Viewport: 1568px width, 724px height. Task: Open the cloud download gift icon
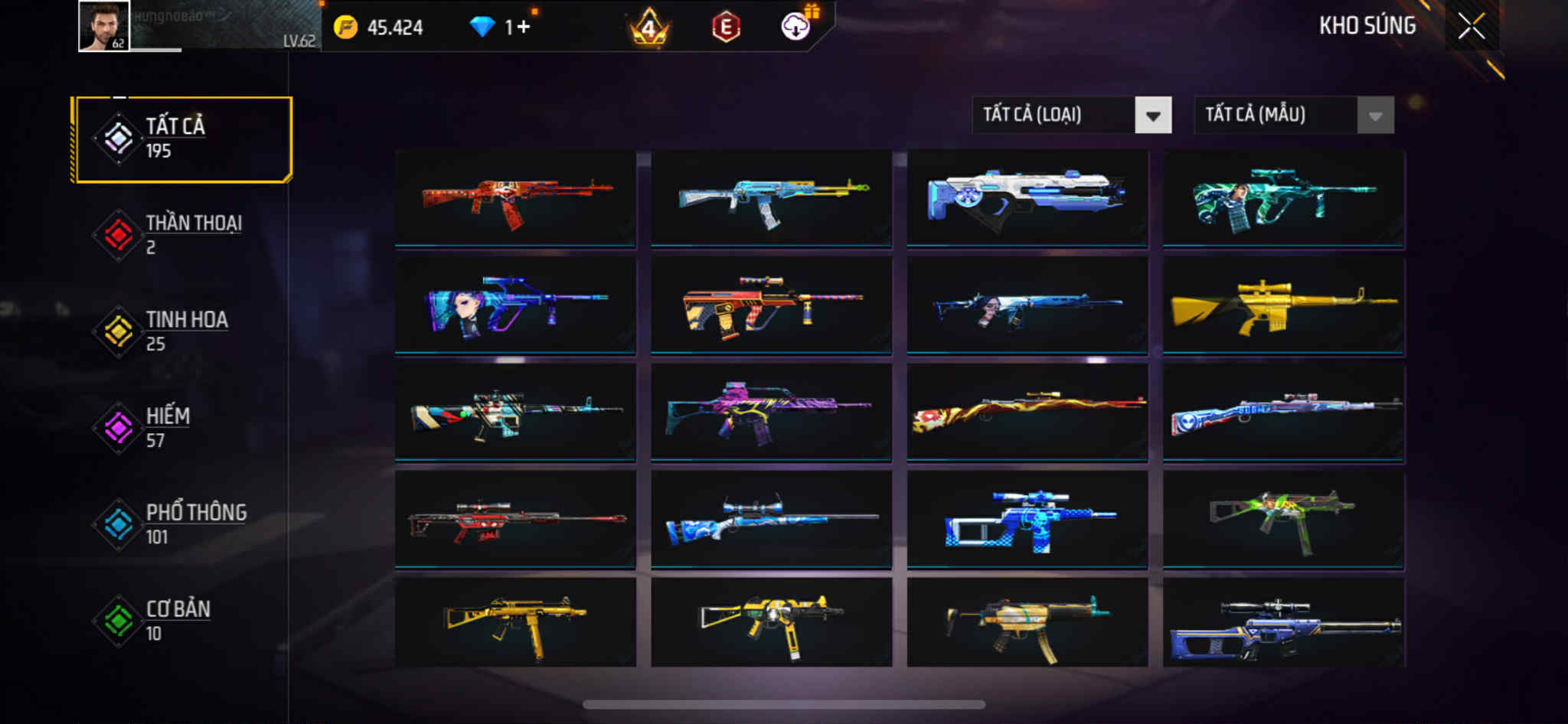[x=796, y=27]
